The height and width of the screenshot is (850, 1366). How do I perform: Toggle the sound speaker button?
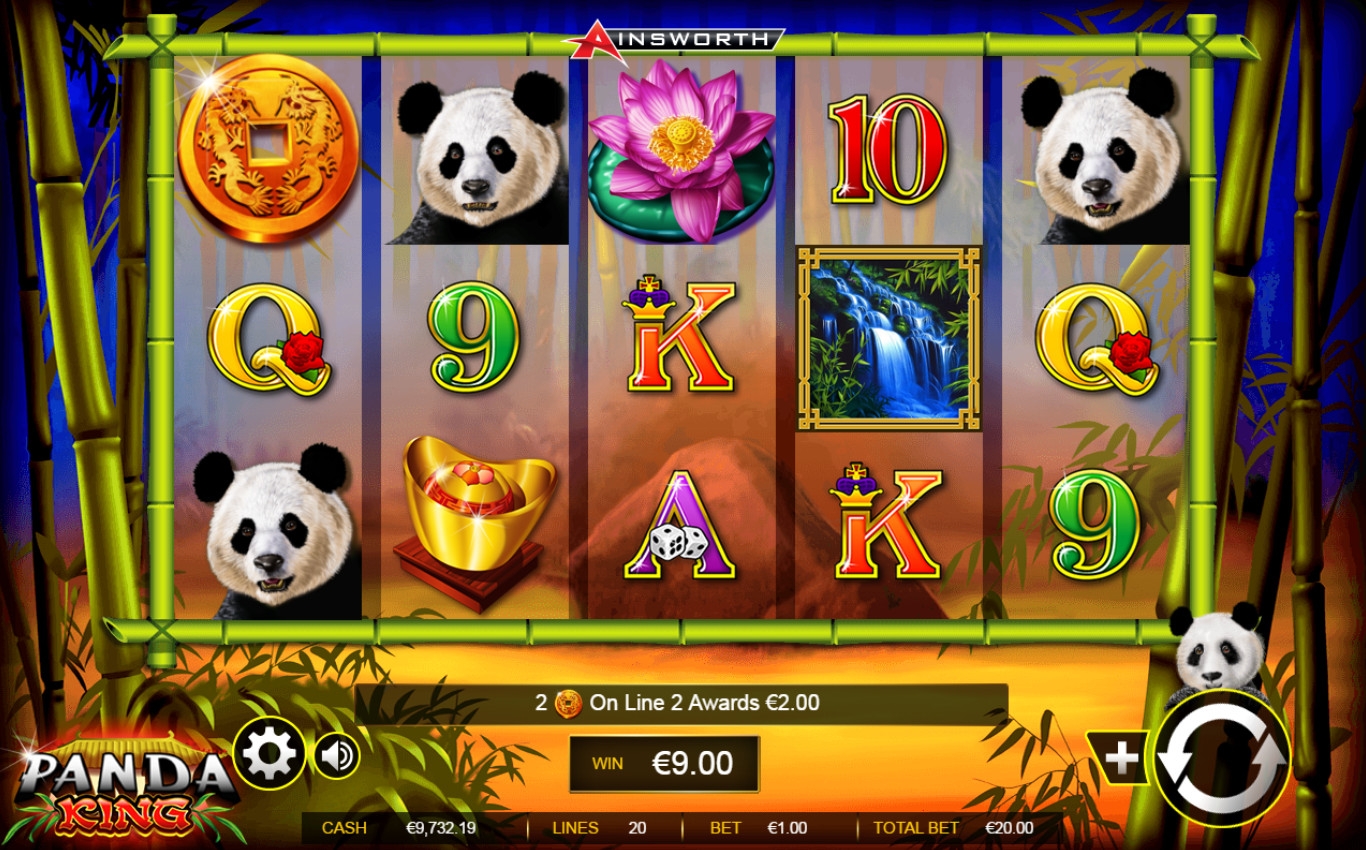[x=337, y=756]
